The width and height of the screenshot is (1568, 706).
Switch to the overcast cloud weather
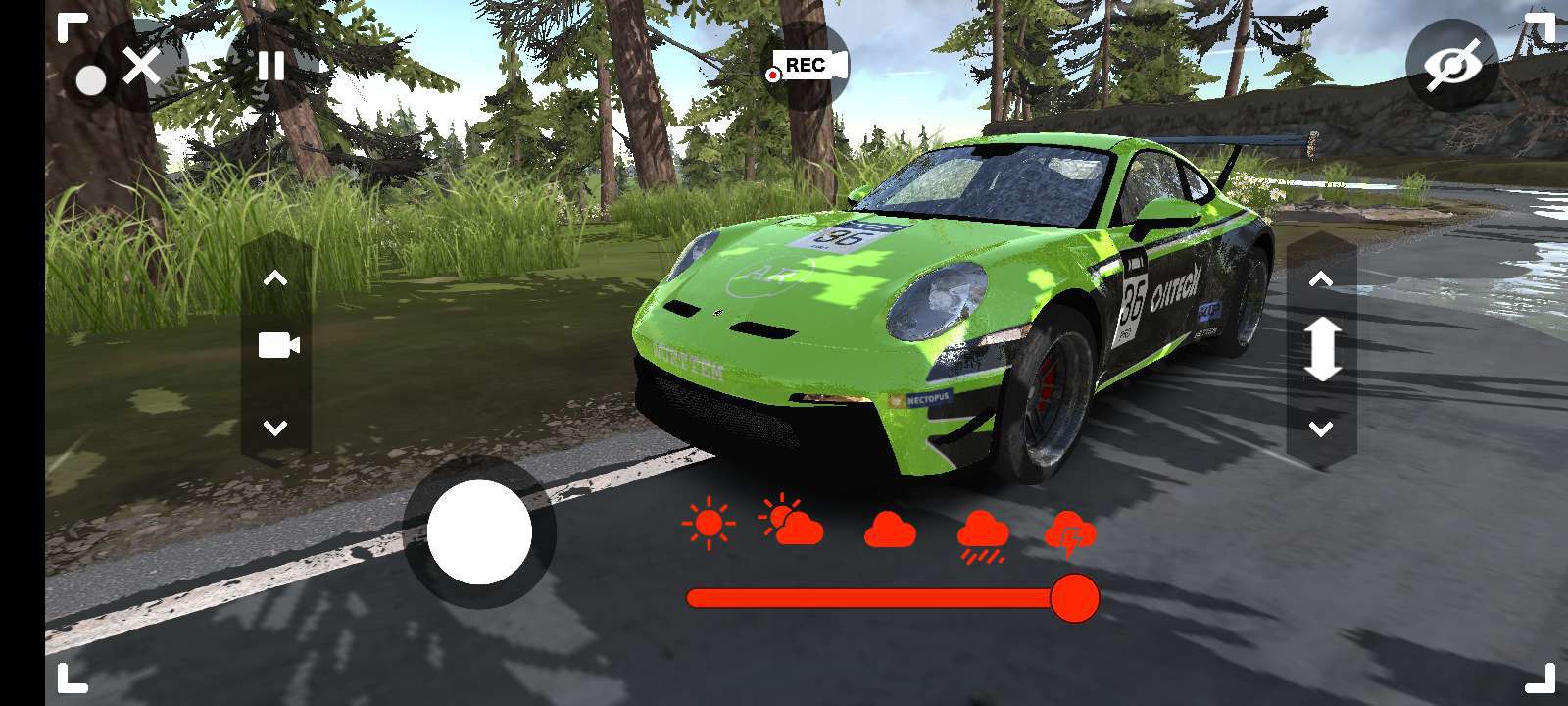(890, 530)
